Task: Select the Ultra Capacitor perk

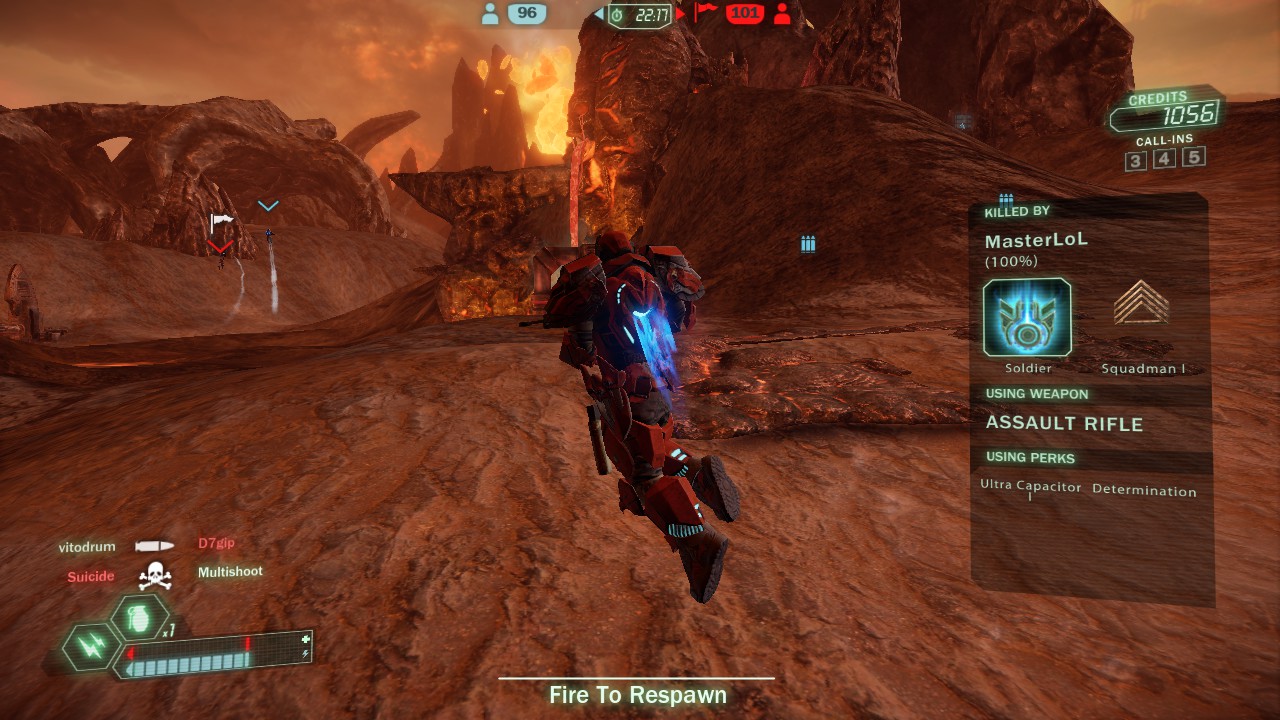Action: coord(1031,487)
